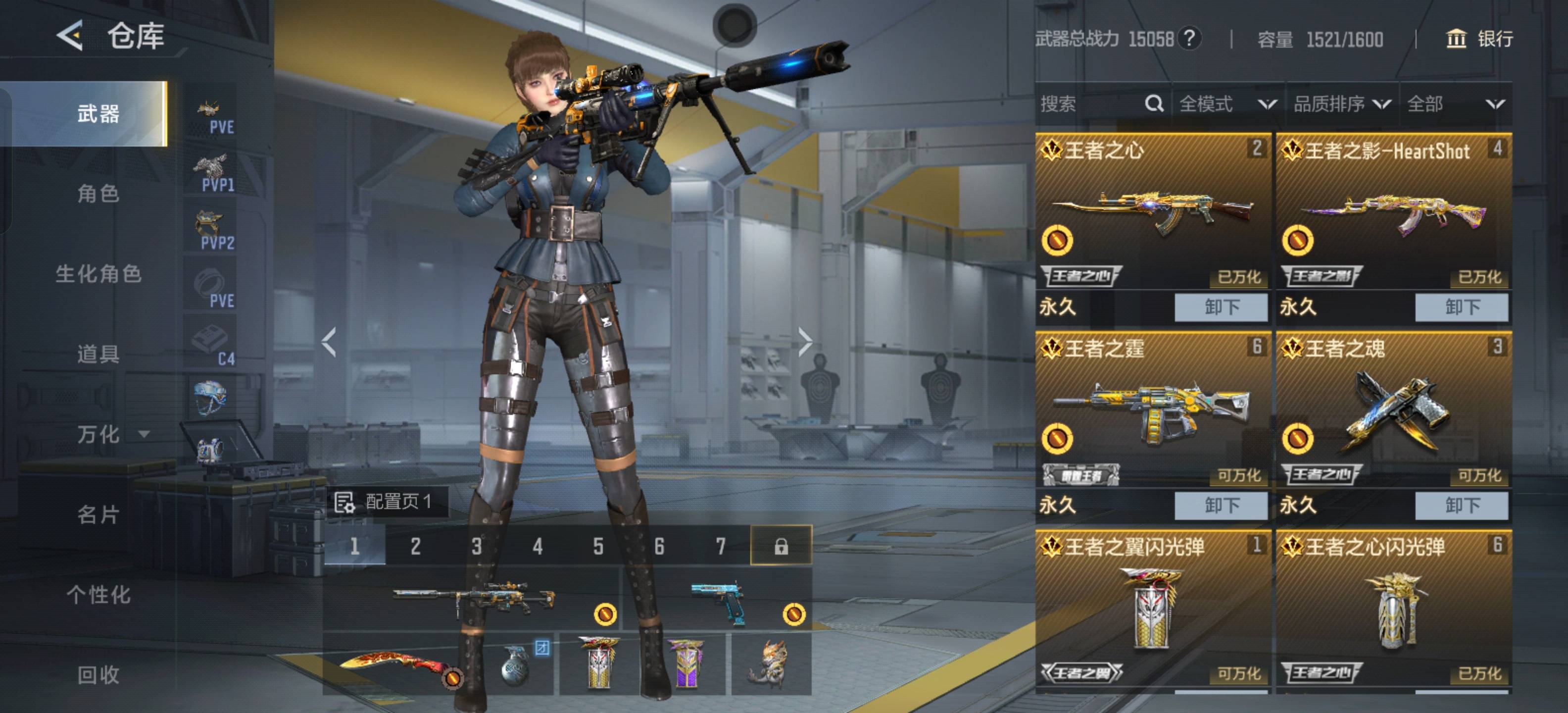
Task: Unequip 王者之心 with its 卸下 button
Action: 1221,307
